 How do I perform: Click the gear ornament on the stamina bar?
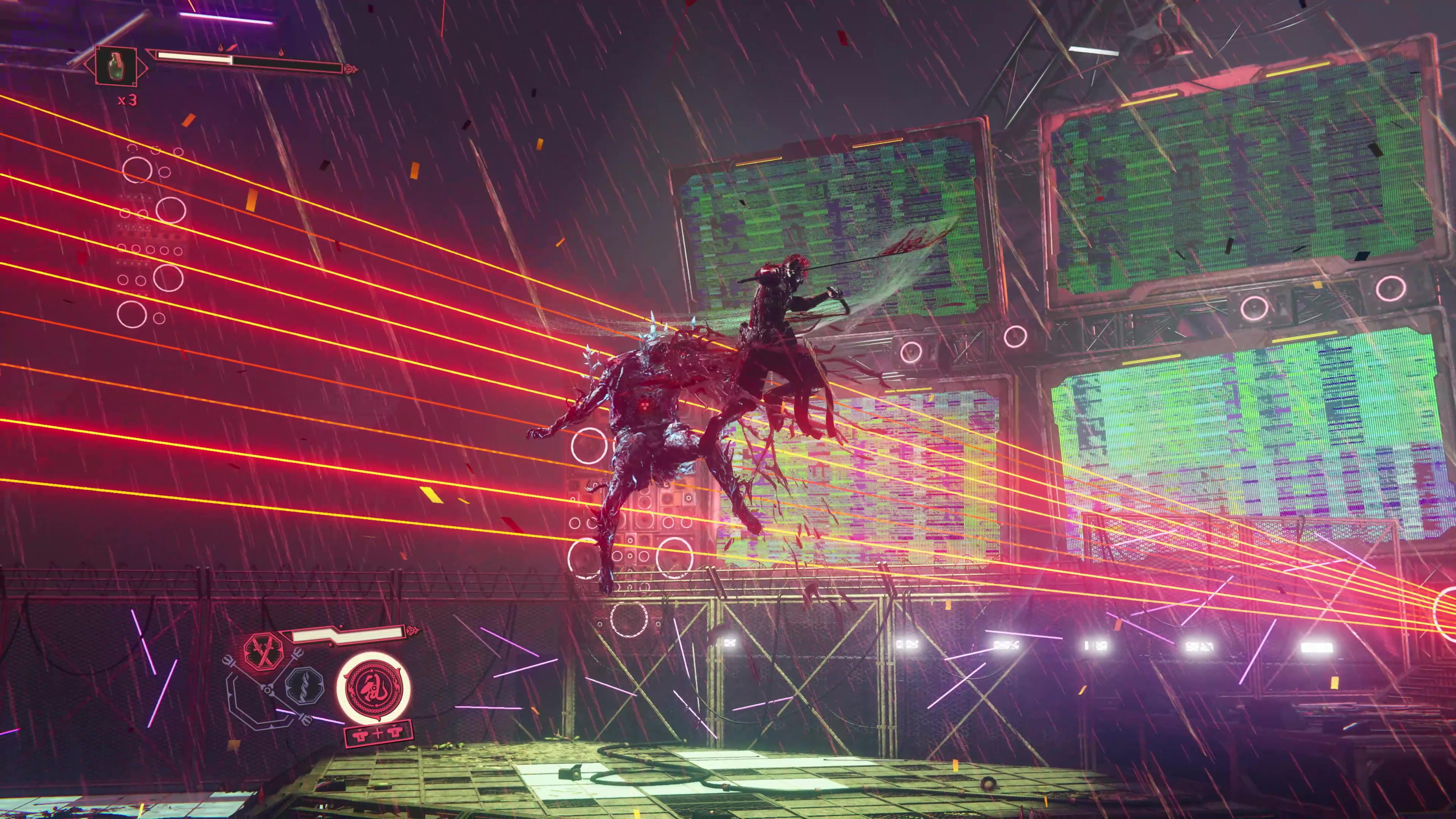click(411, 631)
